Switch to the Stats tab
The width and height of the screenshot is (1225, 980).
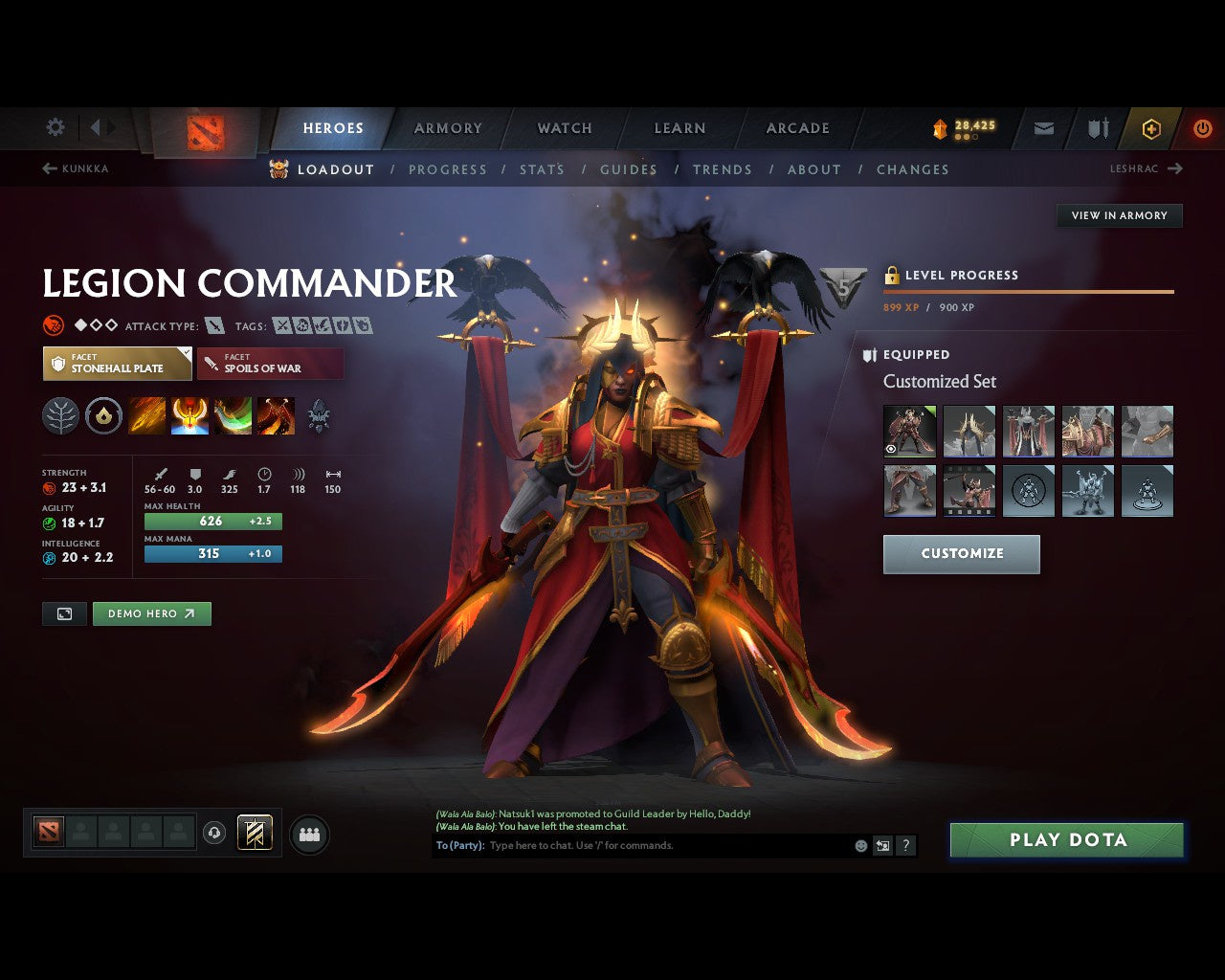click(542, 169)
